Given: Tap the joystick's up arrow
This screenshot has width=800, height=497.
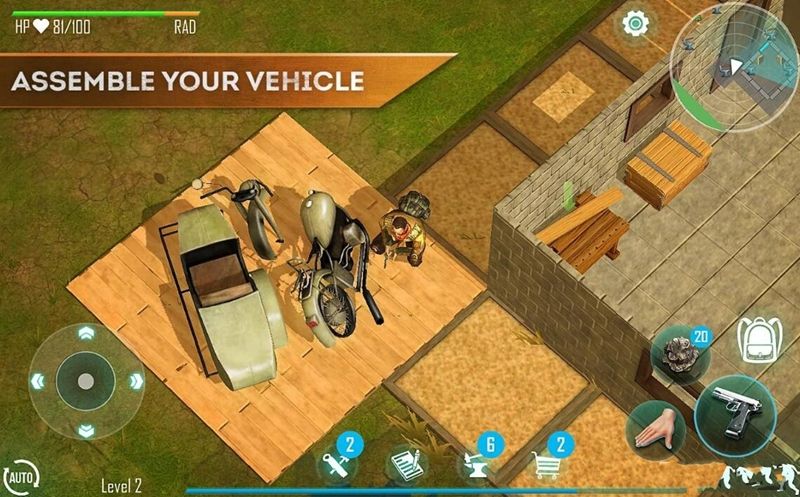Looking at the screenshot, I should pos(85,333).
